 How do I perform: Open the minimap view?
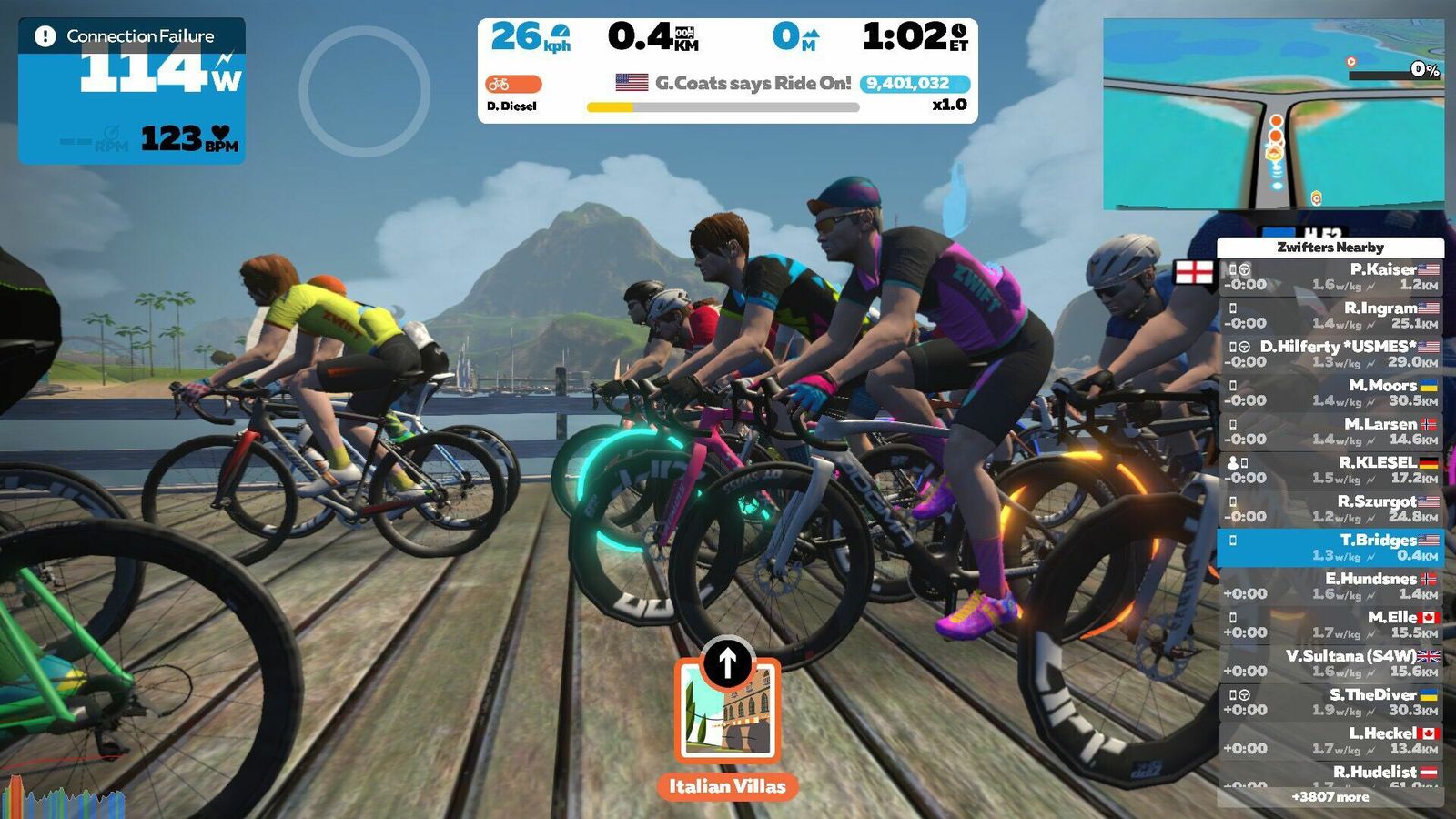click(x=1273, y=115)
